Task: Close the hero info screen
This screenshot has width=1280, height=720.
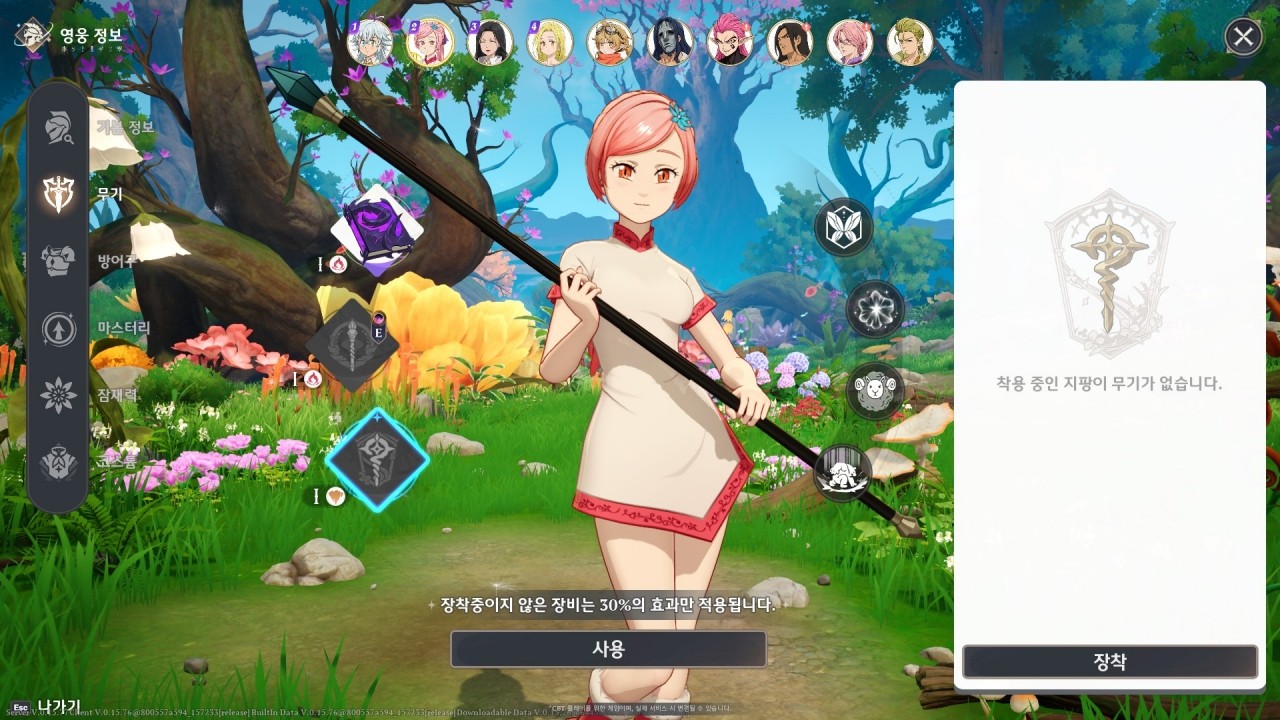Action: click(x=1242, y=38)
